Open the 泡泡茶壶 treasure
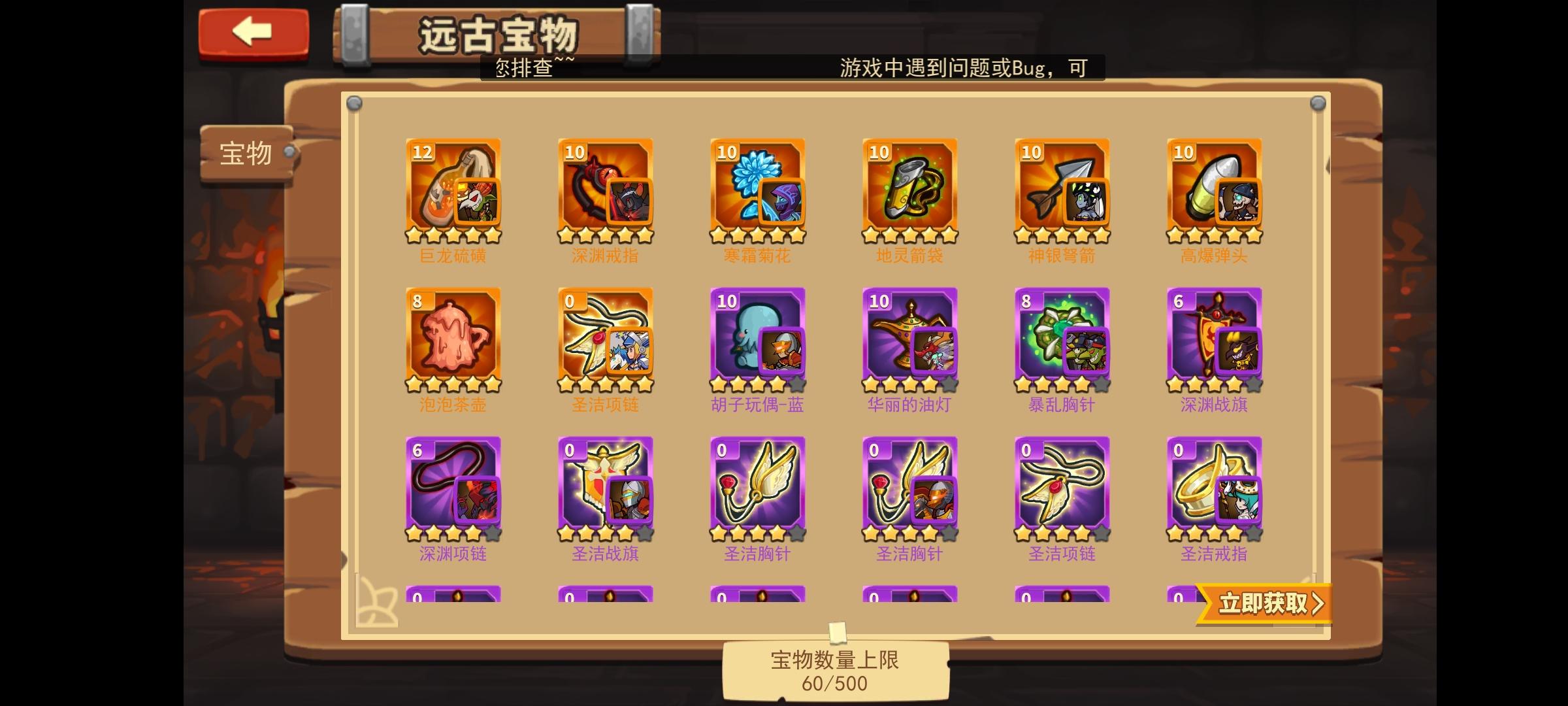 pyautogui.click(x=454, y=340)
